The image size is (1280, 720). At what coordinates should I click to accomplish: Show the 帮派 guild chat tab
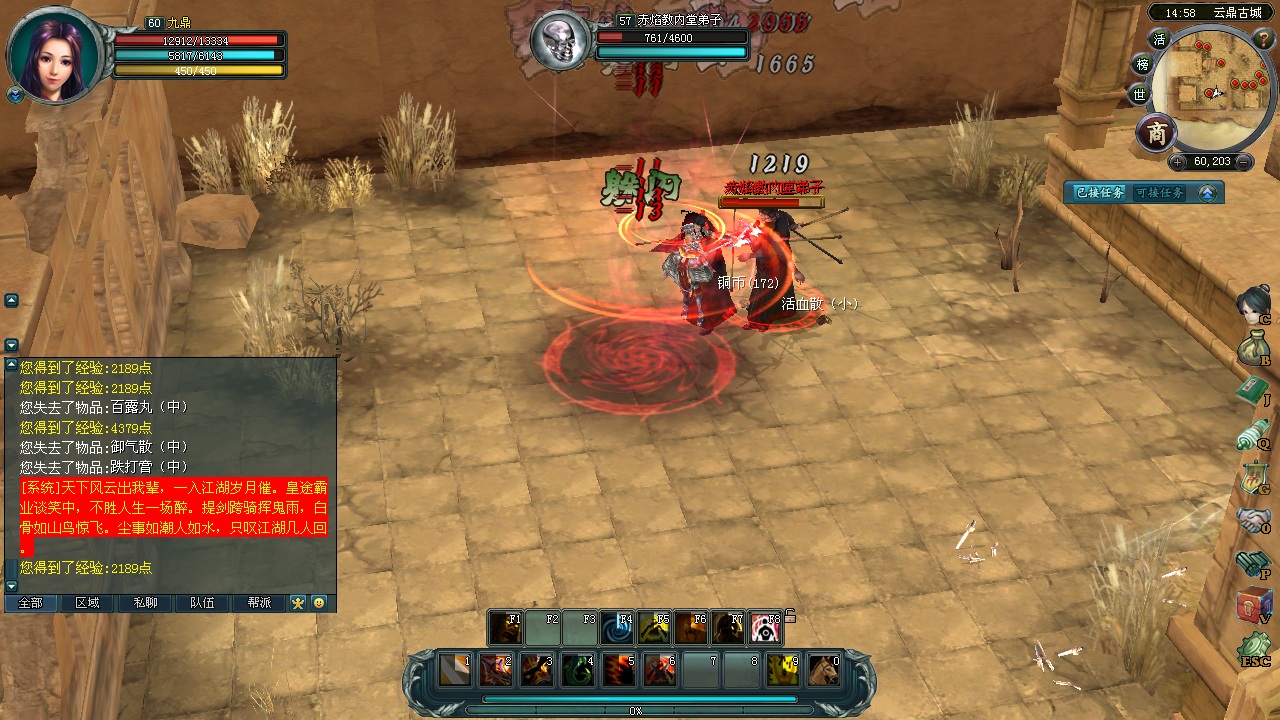click(259, 603)
